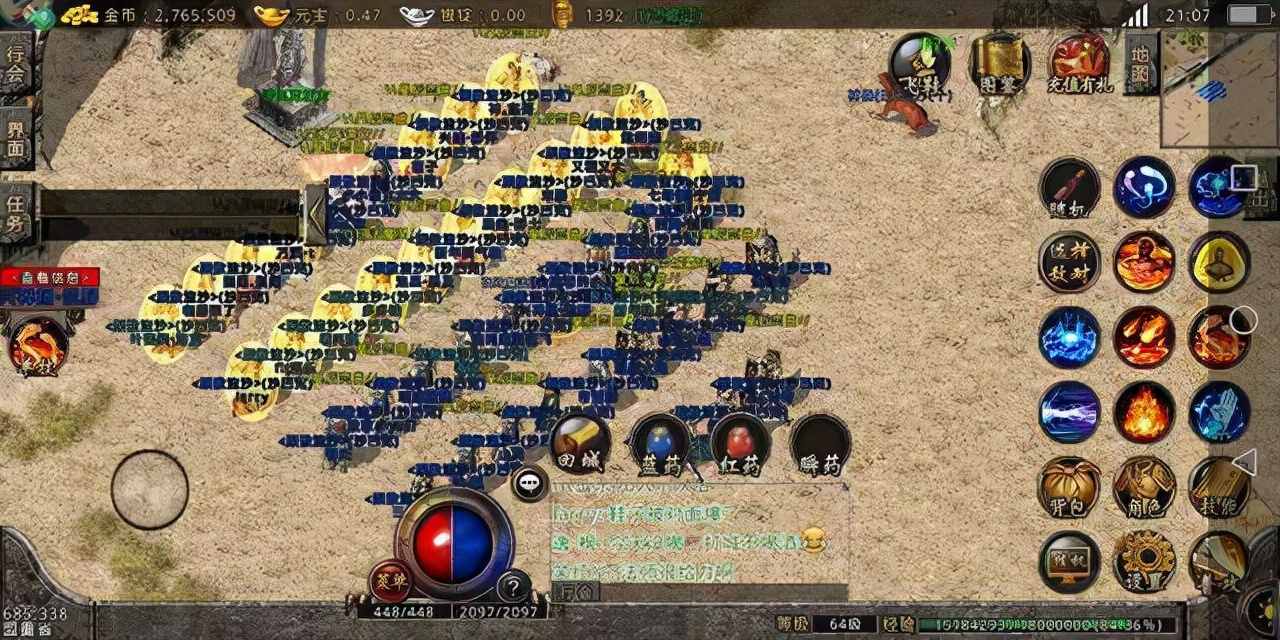Click the 地图 map button
The height and width of the screenshot is (640, 1280).
(x=1141, y=62)
